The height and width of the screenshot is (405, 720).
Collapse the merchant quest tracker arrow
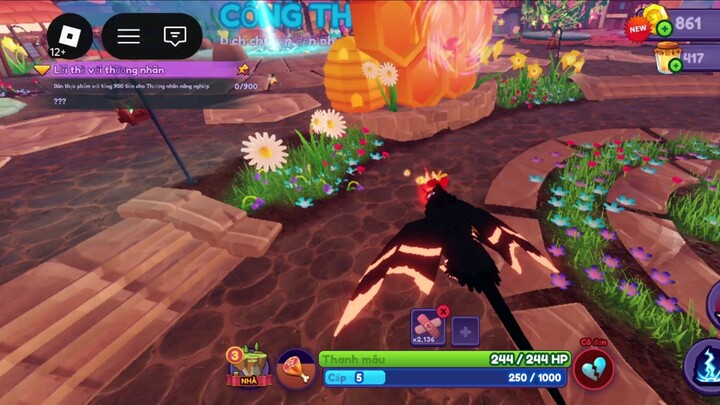coord(42,69)
